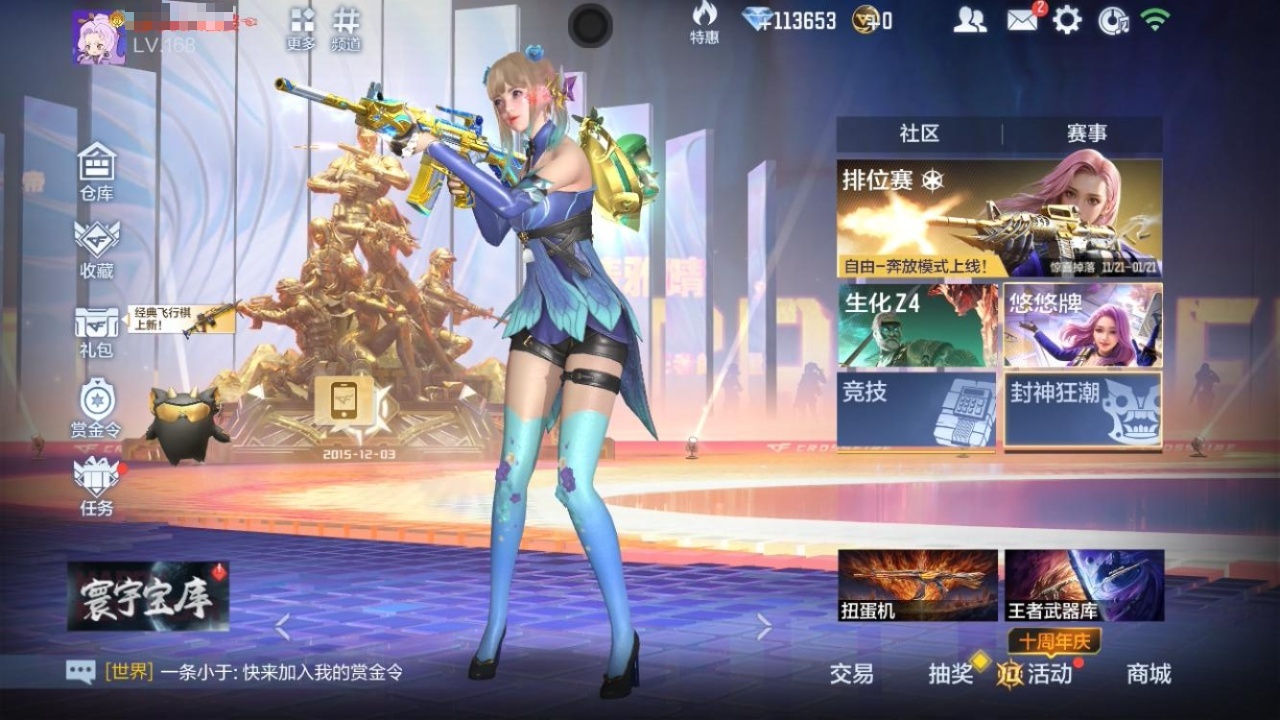Click the music/audio icon near the wifi indicator
The image size is (1280, 720).
(x=1112, y=20)
